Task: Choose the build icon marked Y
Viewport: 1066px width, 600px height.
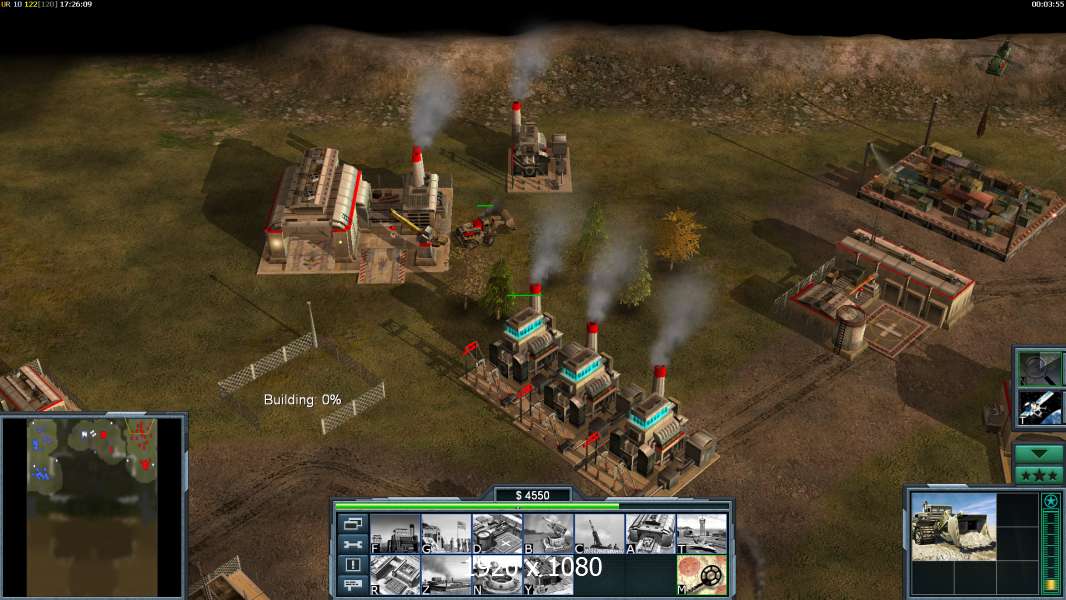Action: pyautogui.click(x=548, y=575)
